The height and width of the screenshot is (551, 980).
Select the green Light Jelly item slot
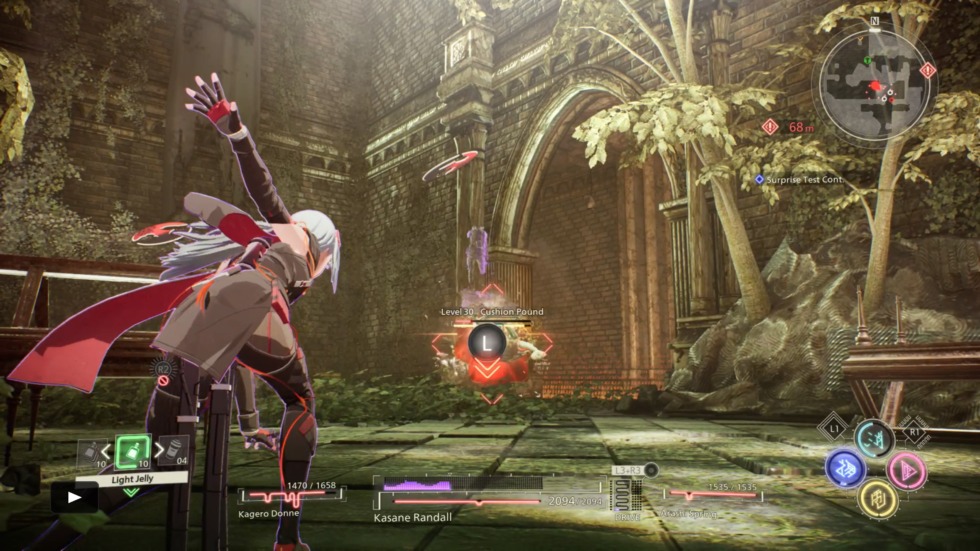click(x=132, y=452)
